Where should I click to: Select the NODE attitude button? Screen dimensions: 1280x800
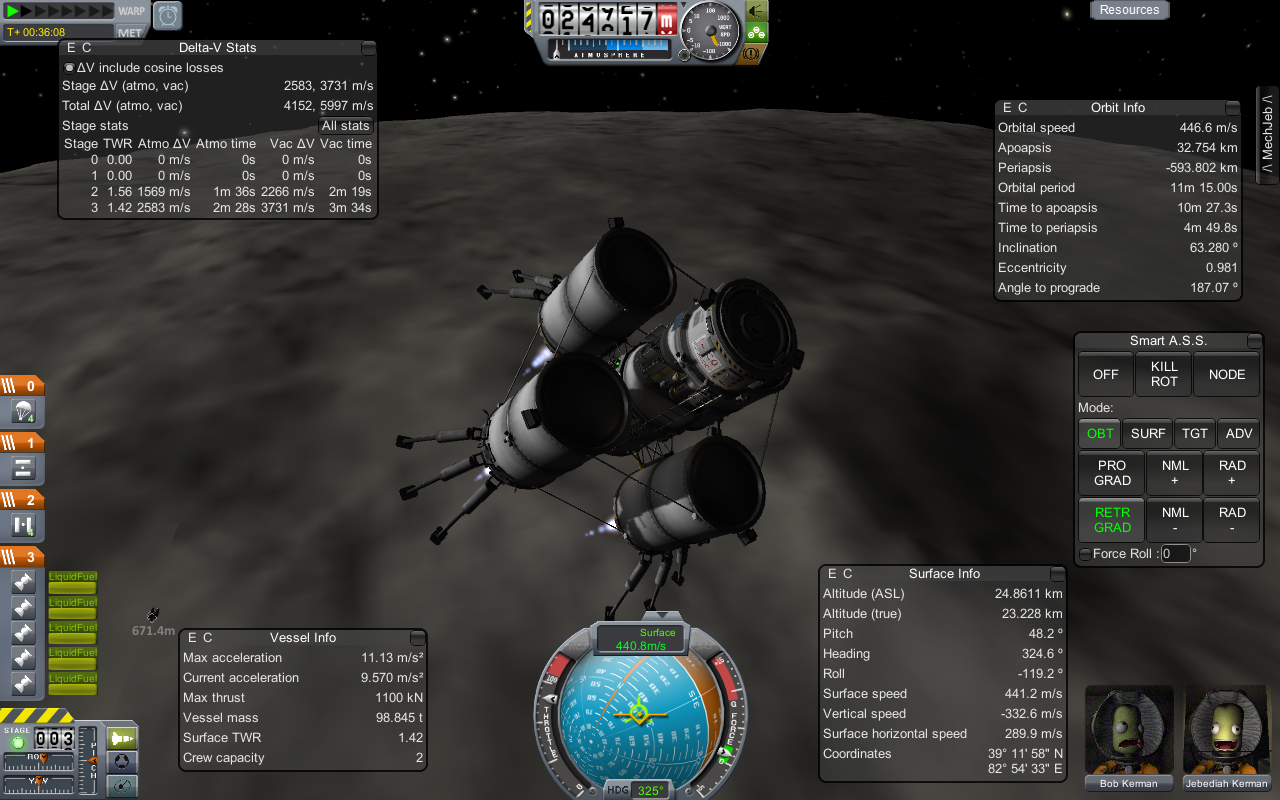(1227, 374)
